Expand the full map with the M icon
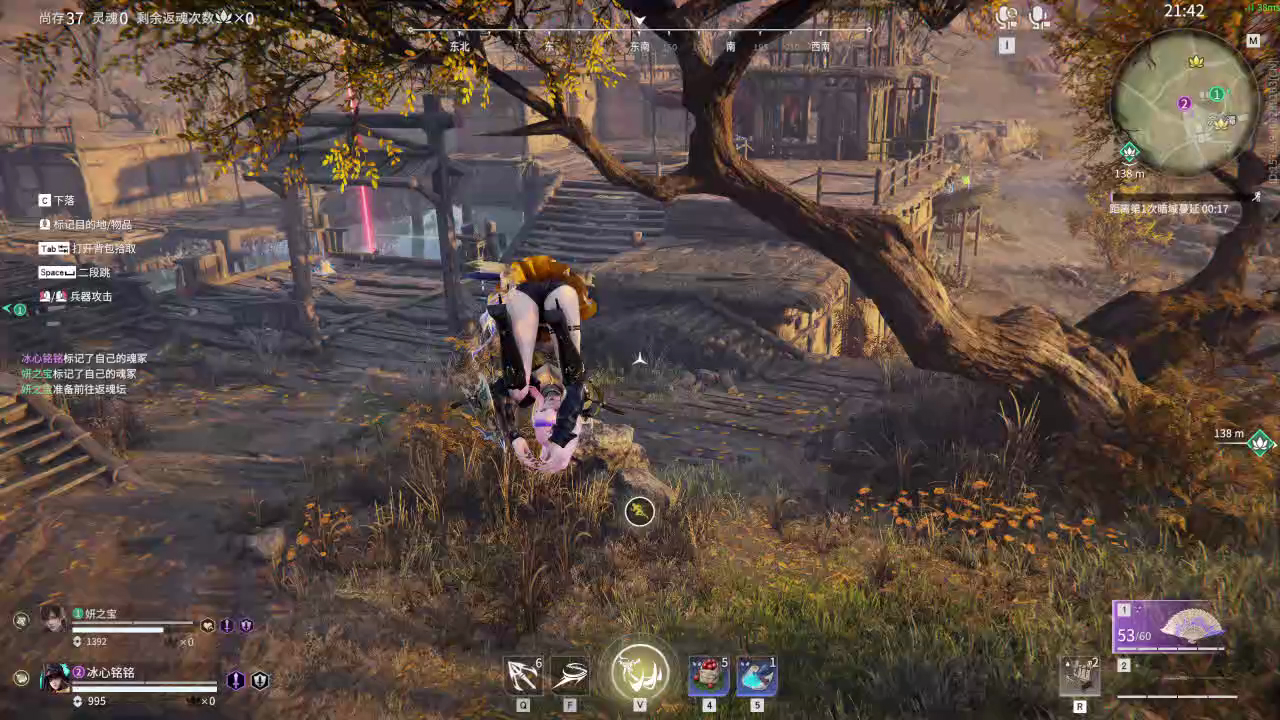Viewport: 1280px width, 720px height. click(x=1252, y=41)
